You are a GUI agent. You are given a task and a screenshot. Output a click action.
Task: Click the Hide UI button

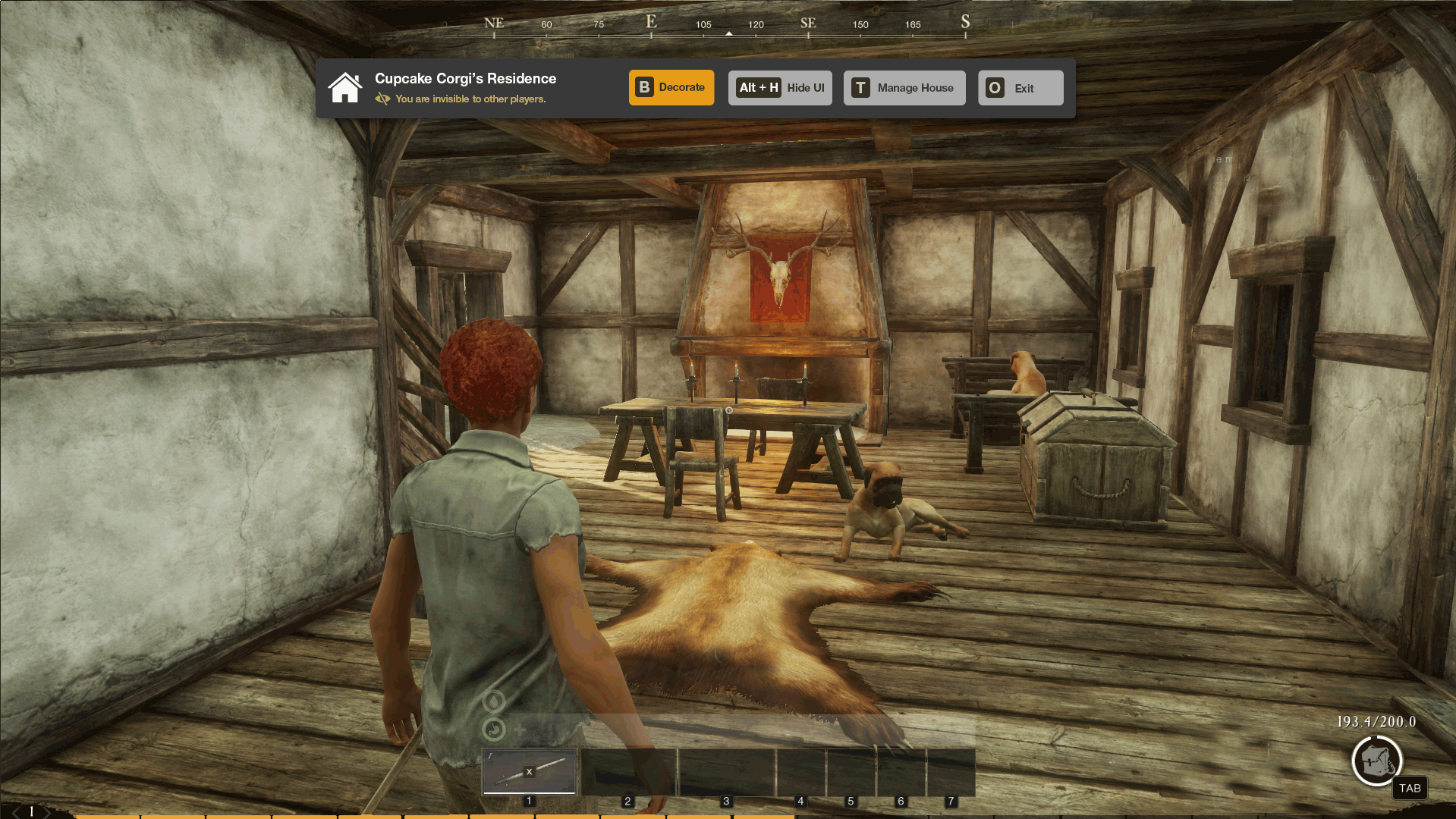(780, 88)
